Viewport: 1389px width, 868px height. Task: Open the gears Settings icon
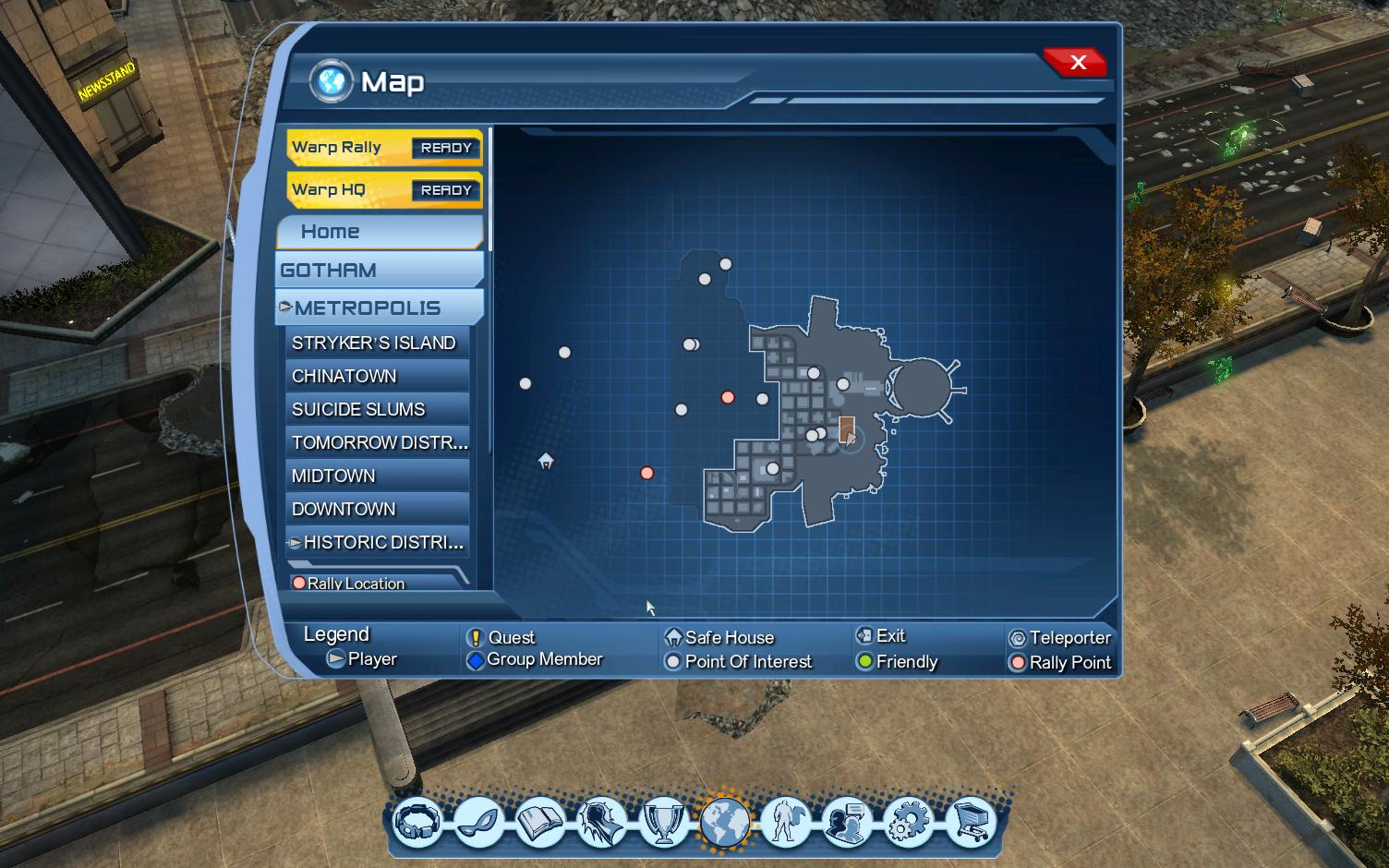pos(912,825)
